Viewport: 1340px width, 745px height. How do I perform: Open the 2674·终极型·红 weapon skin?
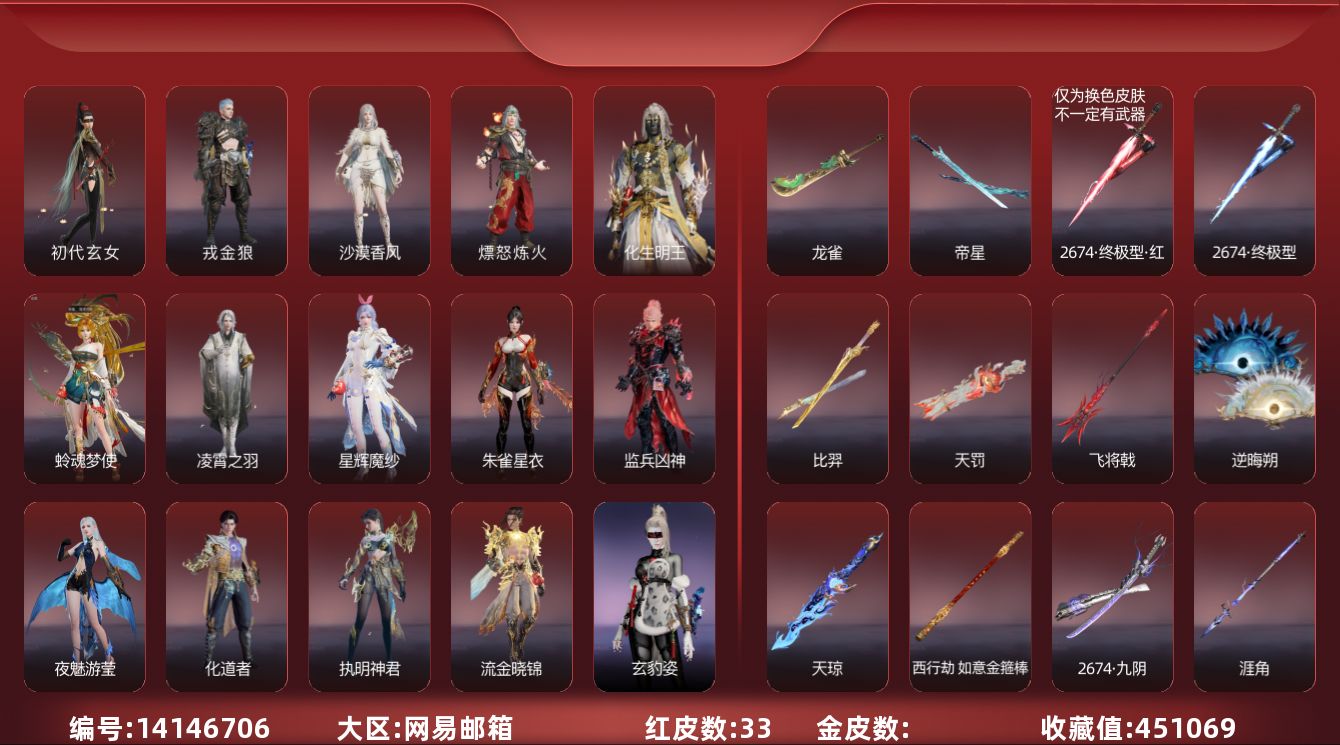(x=1111, y=180)
